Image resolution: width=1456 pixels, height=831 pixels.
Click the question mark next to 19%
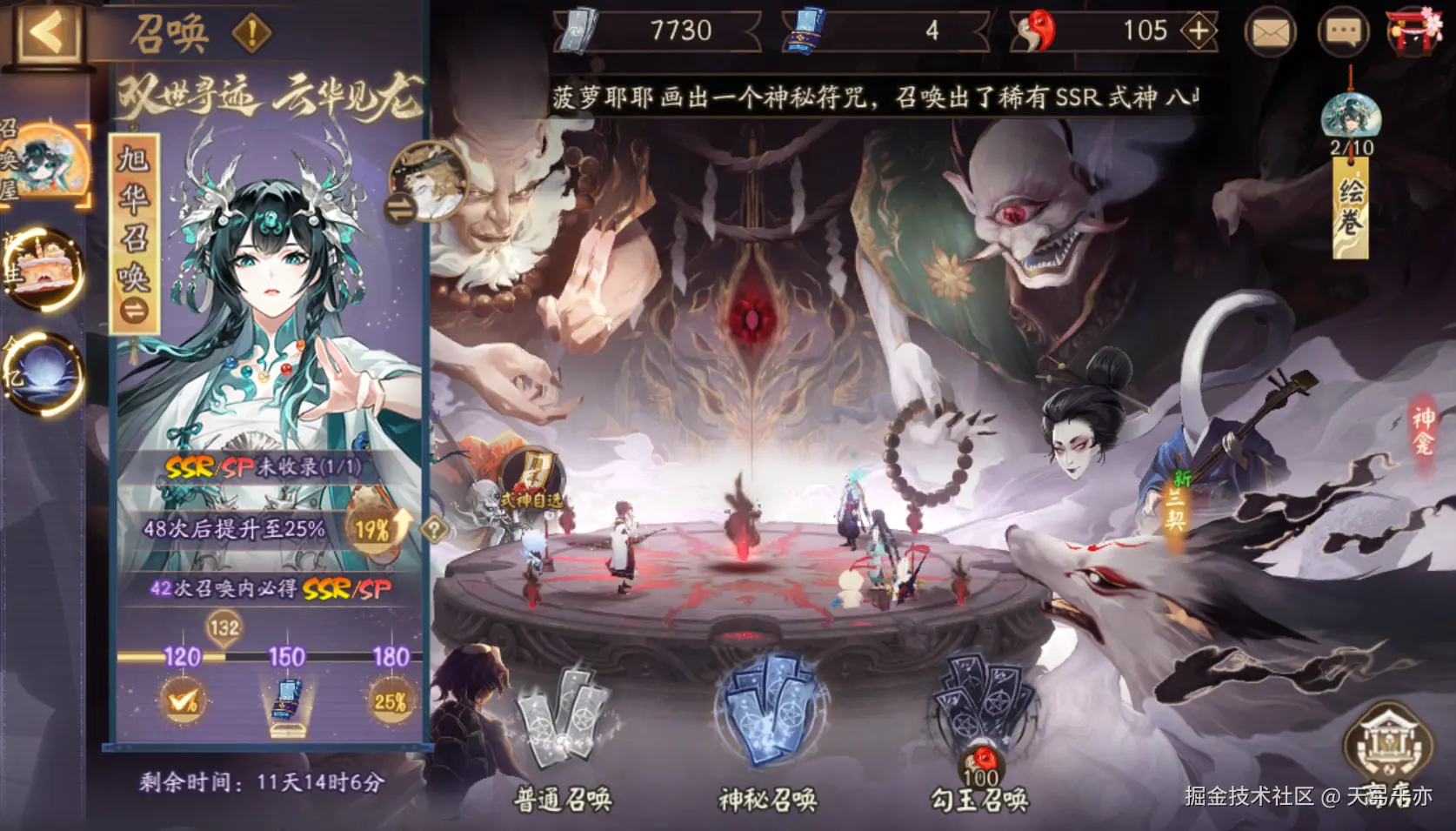click(431, 531)
